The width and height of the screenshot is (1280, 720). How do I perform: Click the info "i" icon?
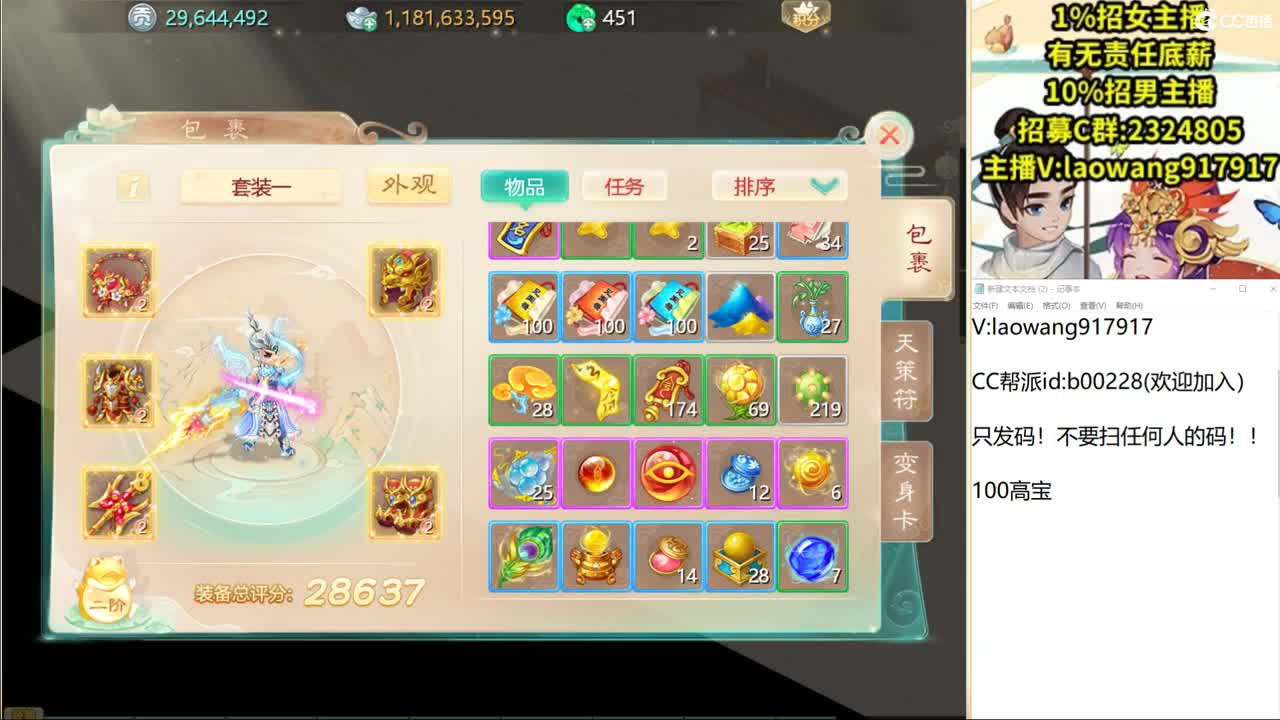[133, 187]
